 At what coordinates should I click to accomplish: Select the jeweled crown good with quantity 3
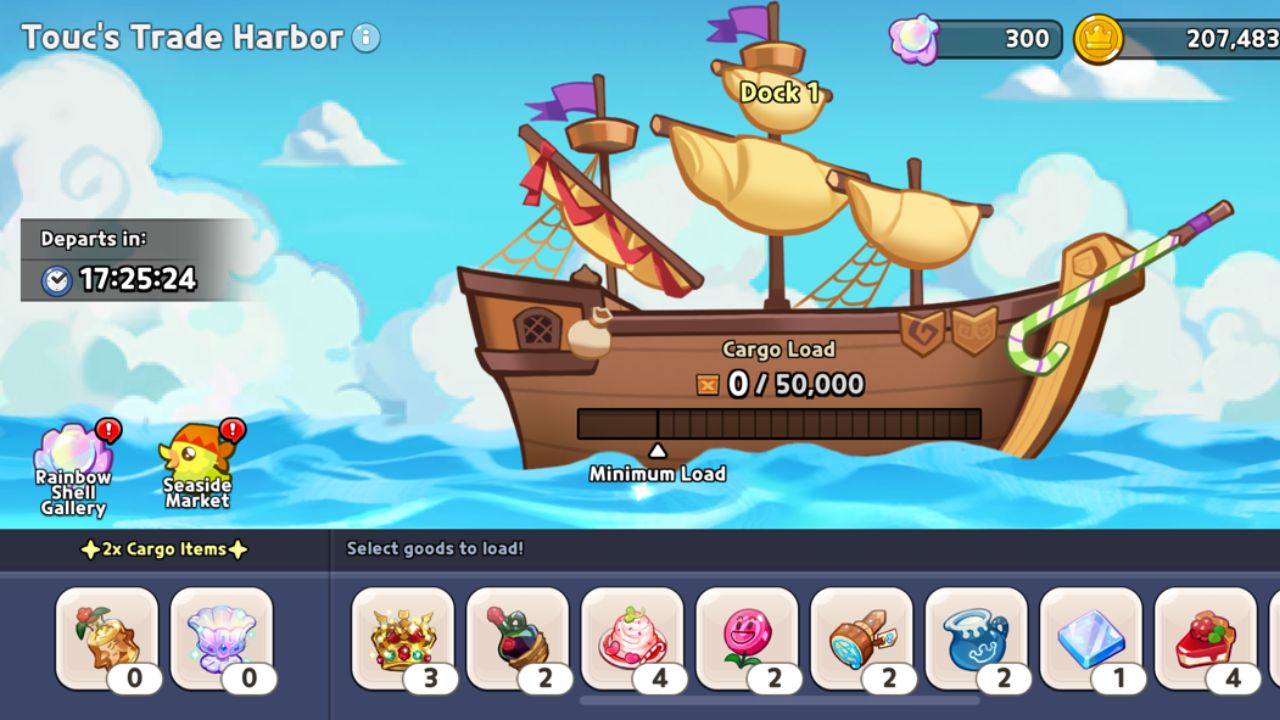pyautogui.click(x=401, y=637)
